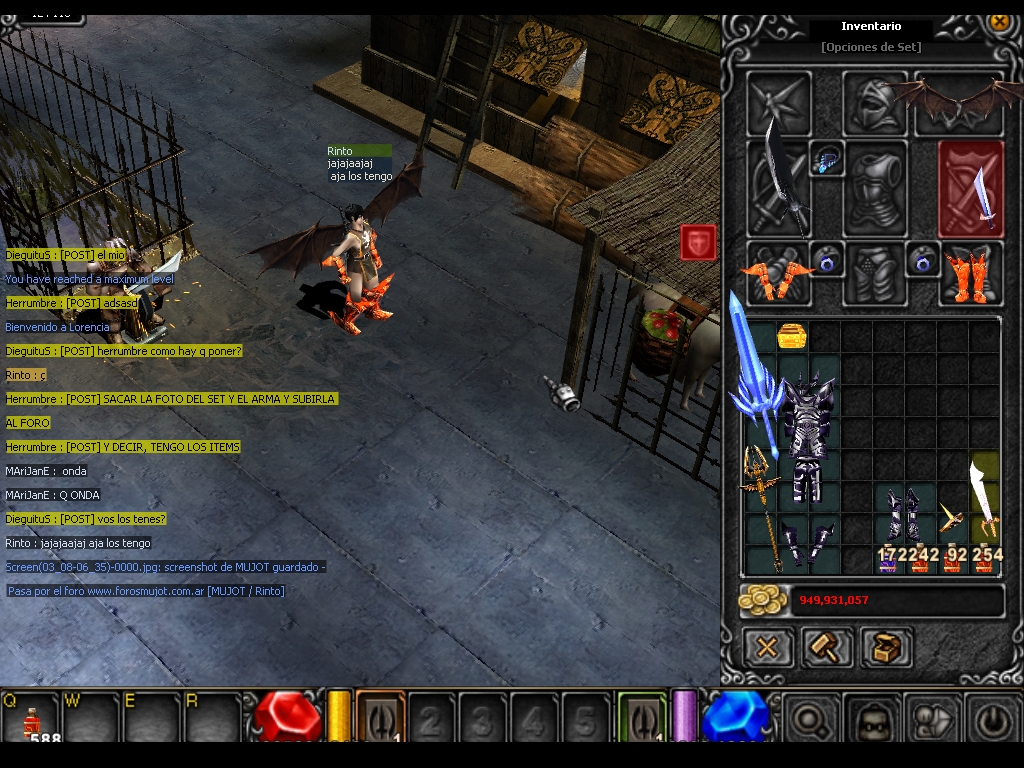Open the power button system menu
Screen dimensions: 1024x768
tap(992, 718)
